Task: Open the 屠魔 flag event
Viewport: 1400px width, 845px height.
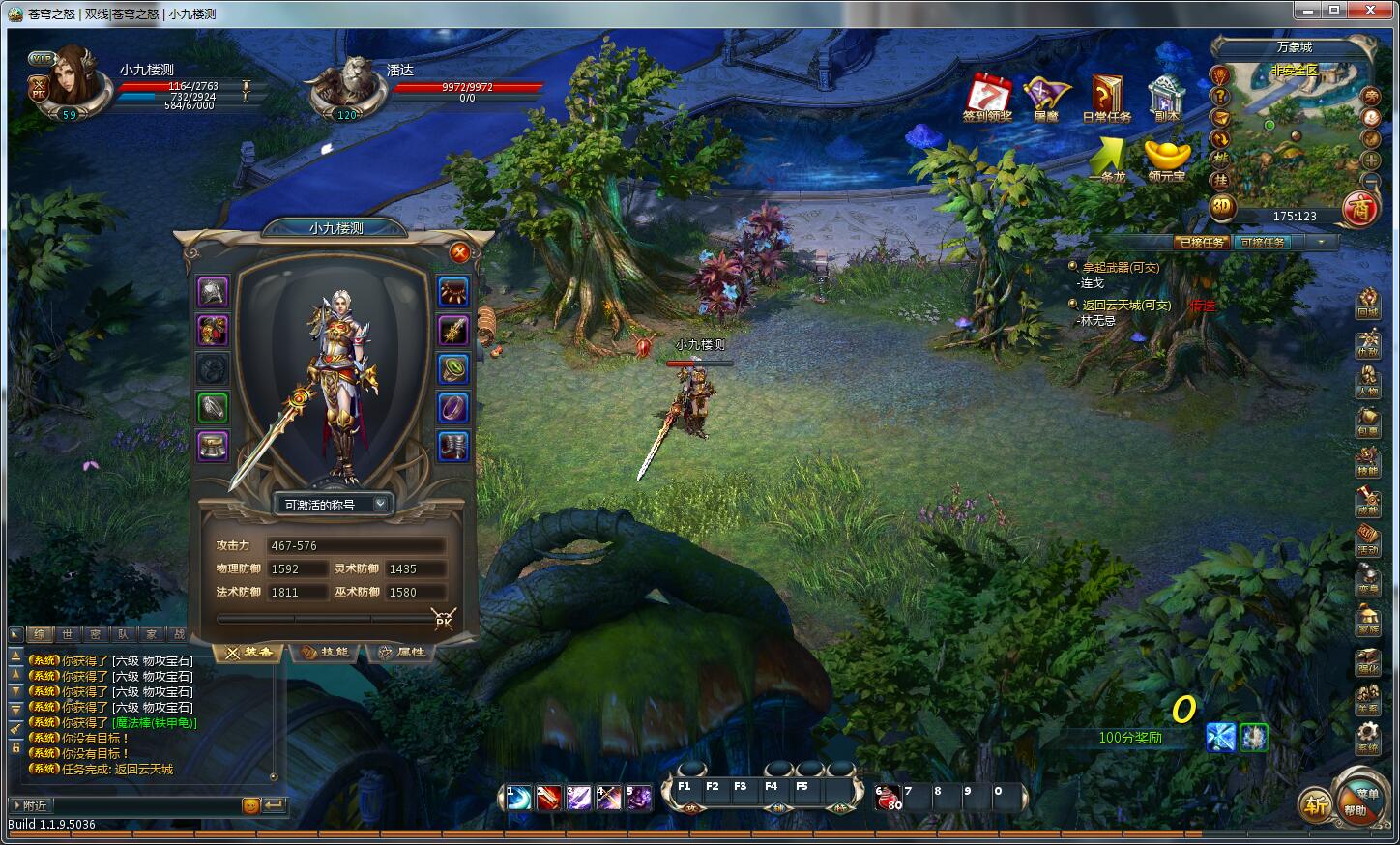Action: [x=1046, y=98]
